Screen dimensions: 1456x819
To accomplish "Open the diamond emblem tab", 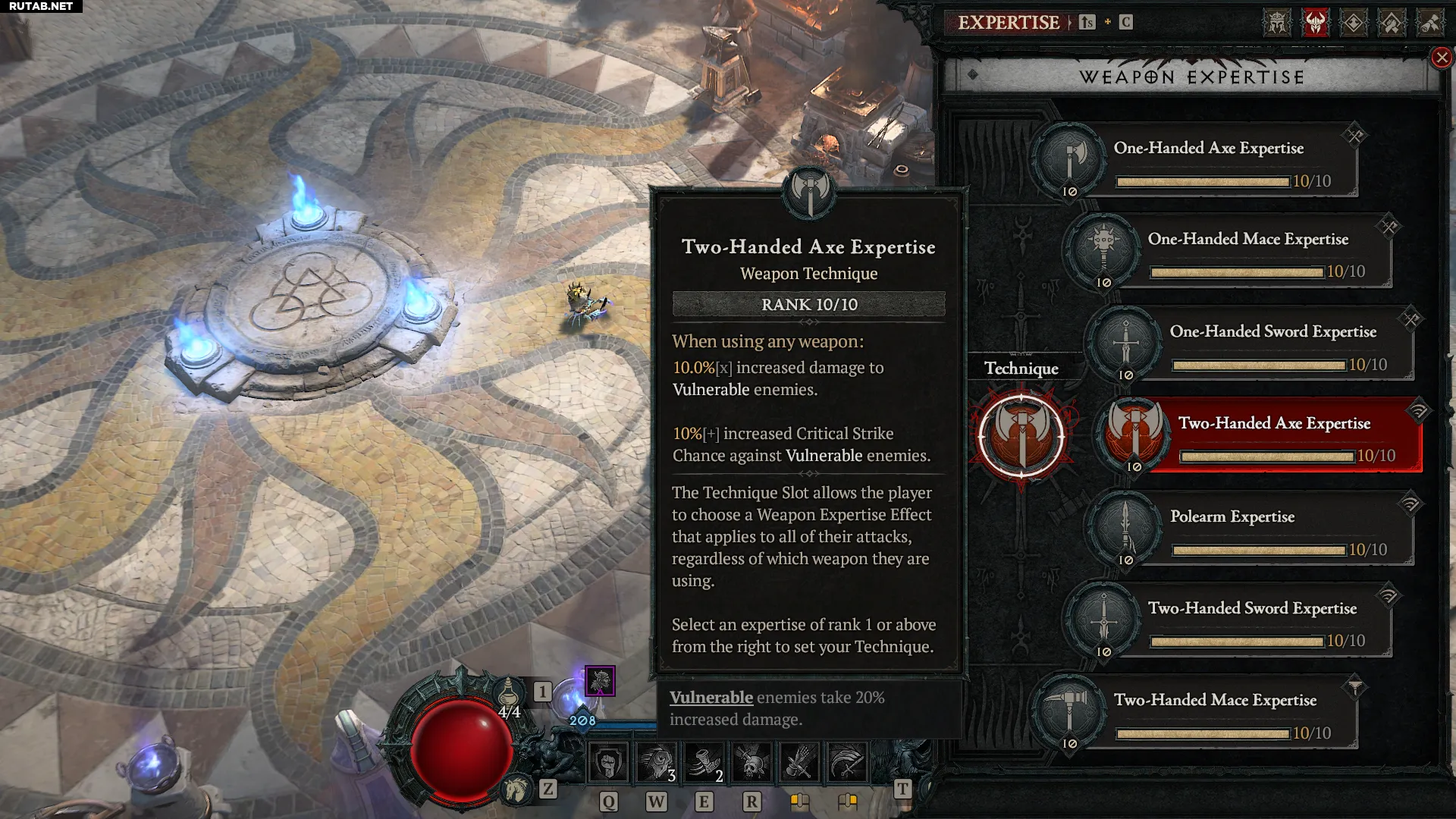I will coord(1354,23).
